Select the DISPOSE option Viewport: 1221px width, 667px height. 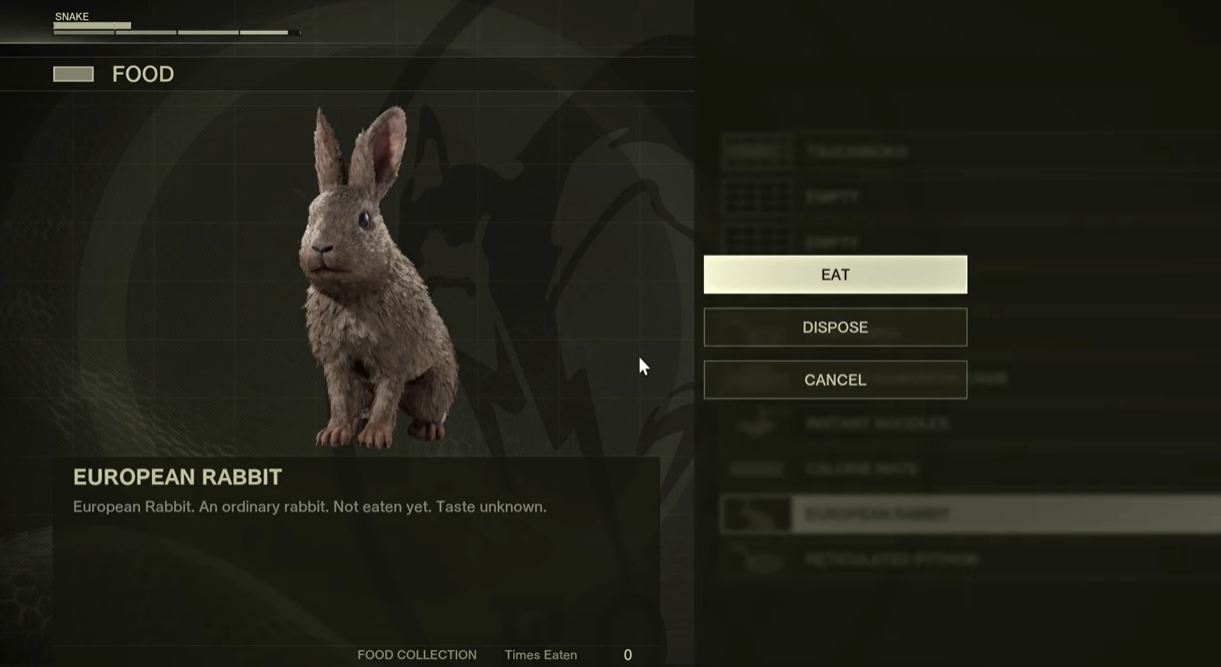point(835,327)
